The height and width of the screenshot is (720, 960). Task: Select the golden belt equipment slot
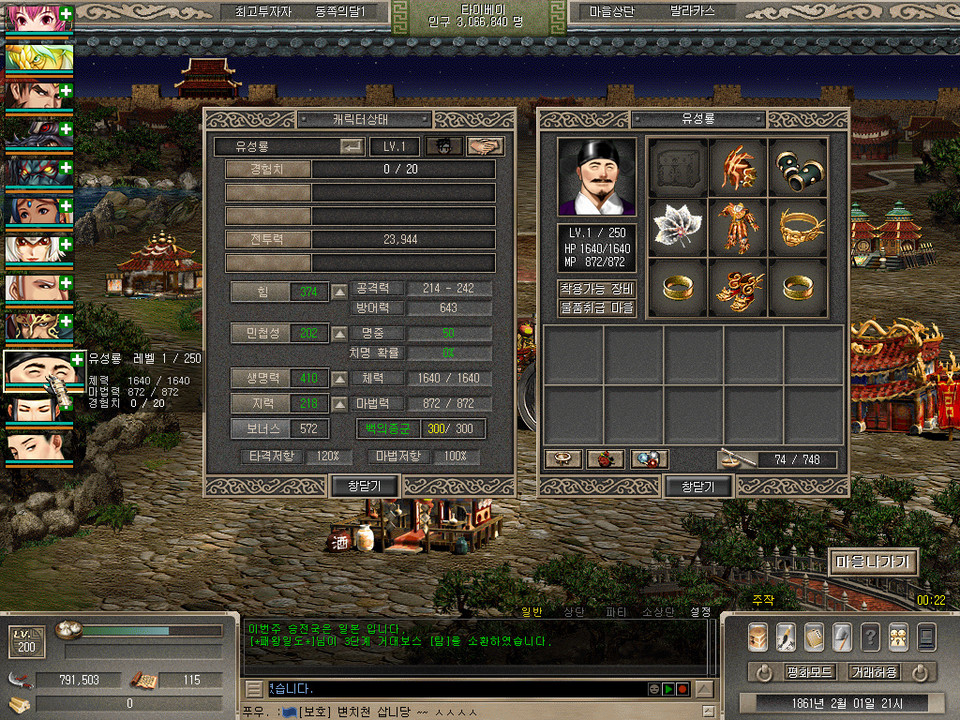[798, 227]
